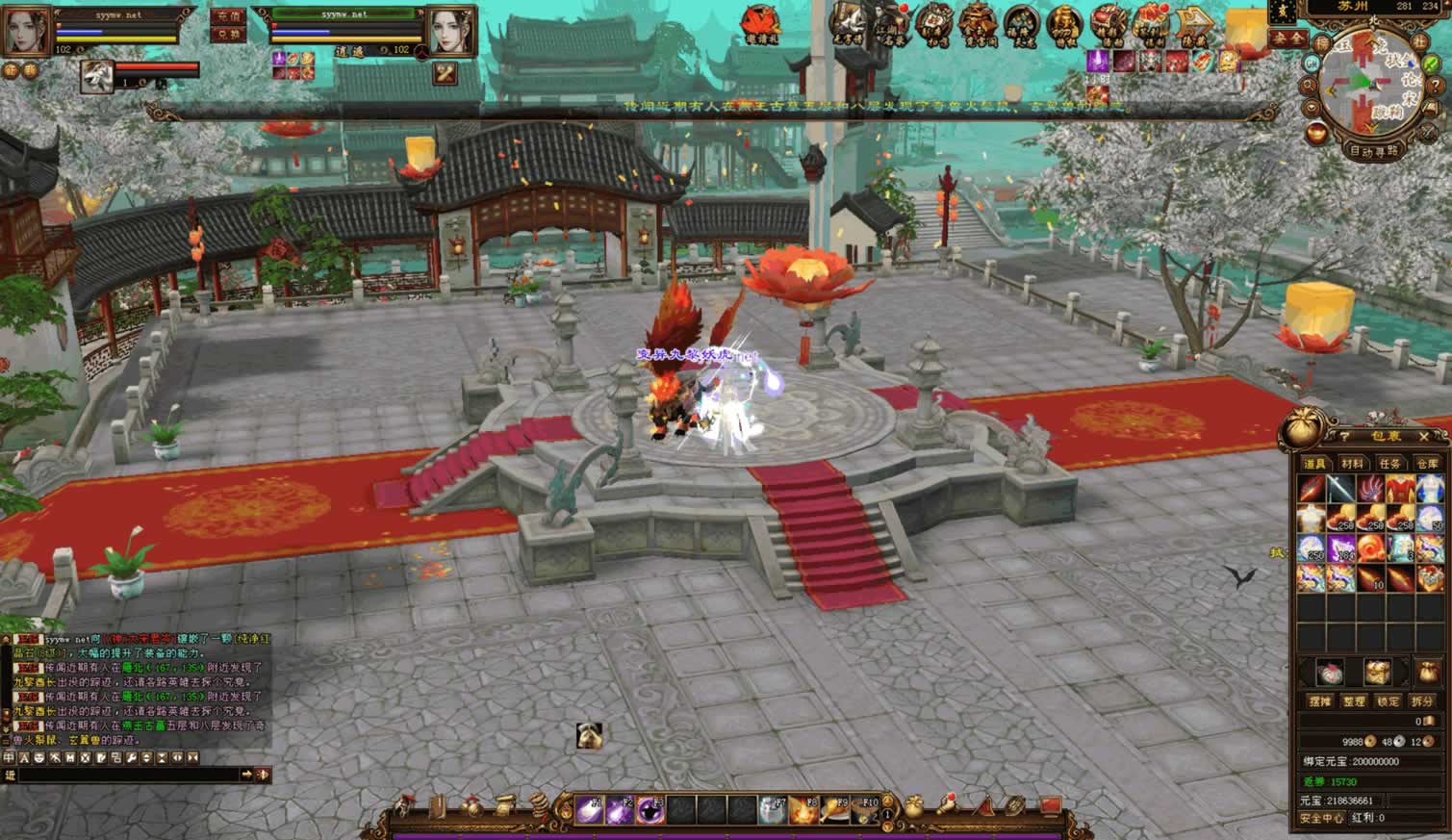Select the treasure chest item in bag
The height and width of the screenshot is (840, 1452).
[1430, 577]
